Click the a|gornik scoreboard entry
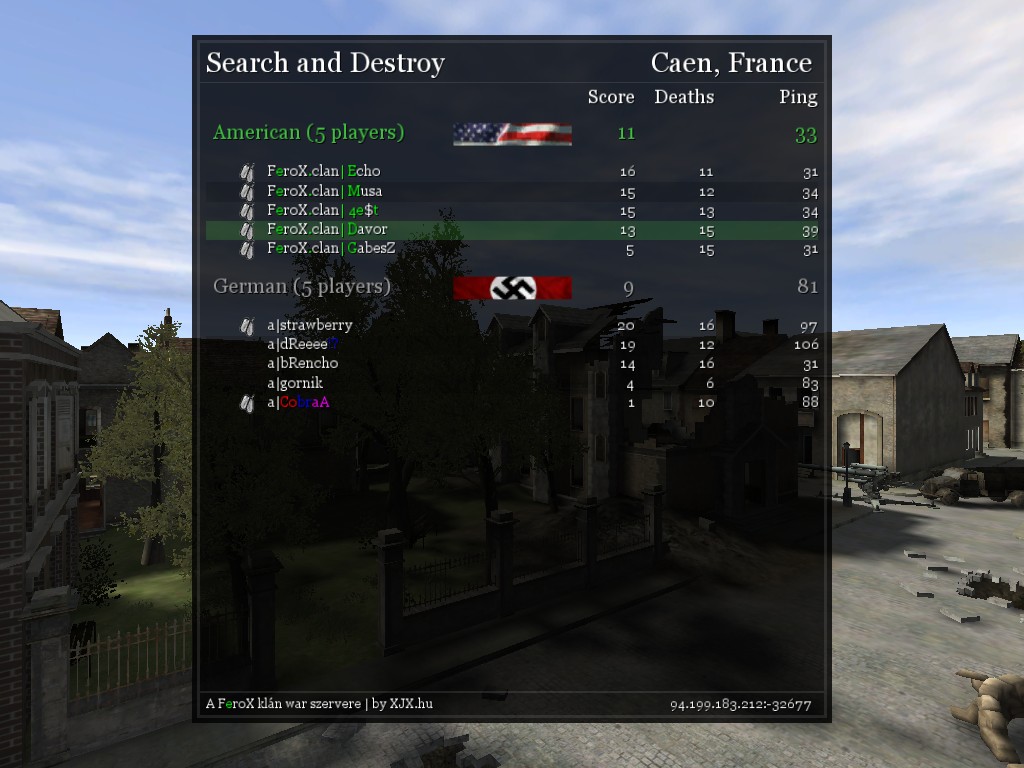This screenshot has width=1024, height=768. click(295, 383)
